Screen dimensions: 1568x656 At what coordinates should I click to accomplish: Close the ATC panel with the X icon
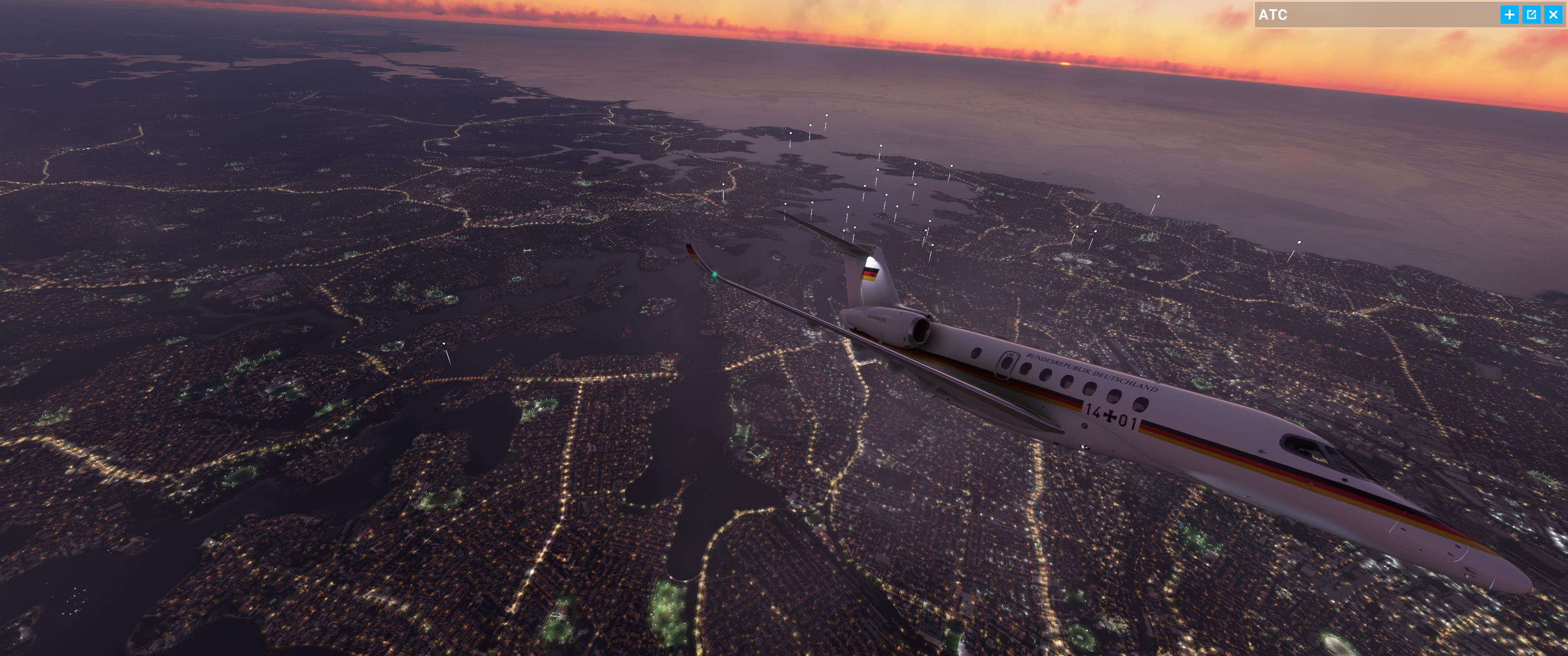click(x=1553, y=15)
